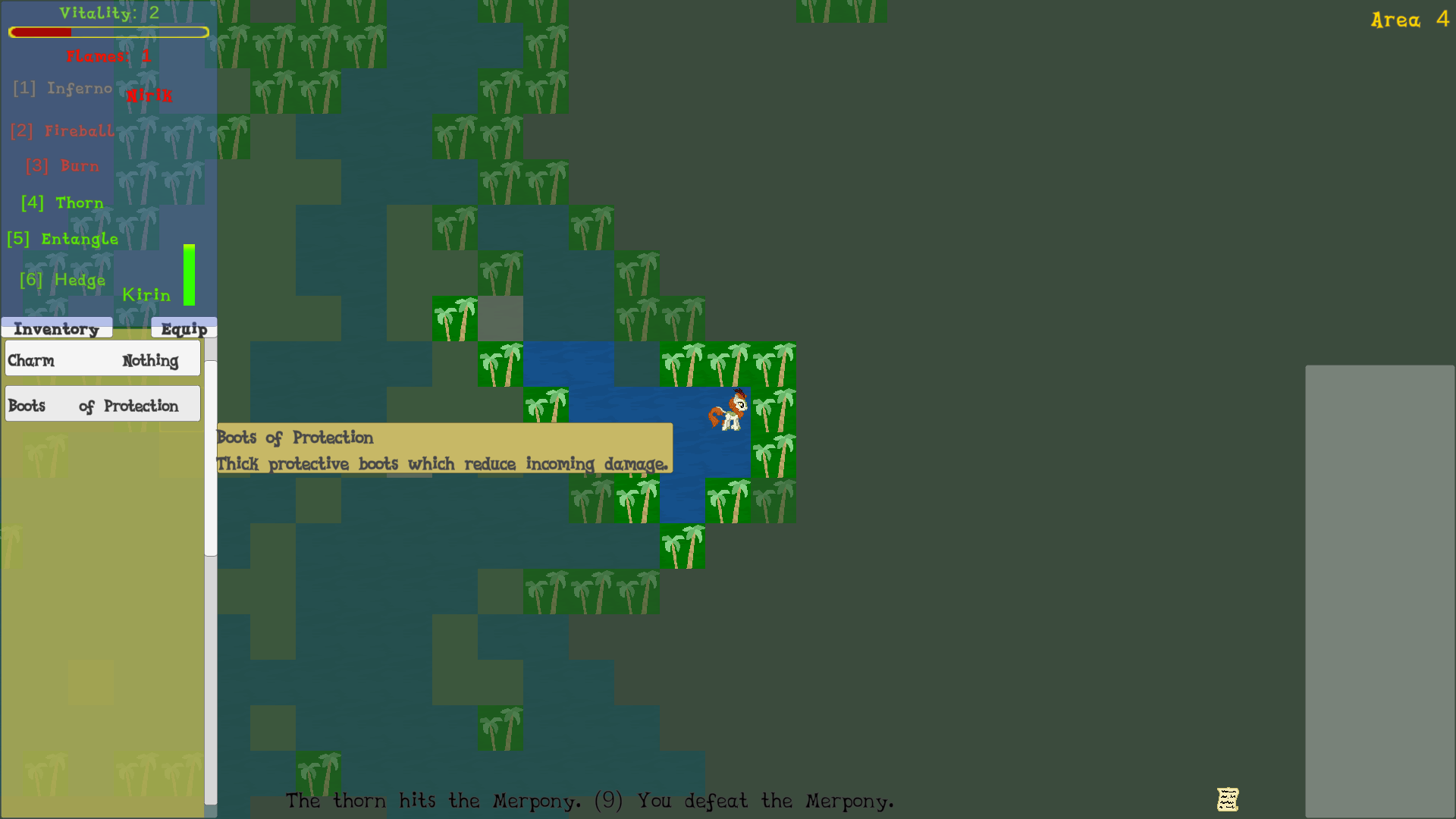Activate the Thorn spell
Screen dimensions: 1456x819
(x=63, y=203)
